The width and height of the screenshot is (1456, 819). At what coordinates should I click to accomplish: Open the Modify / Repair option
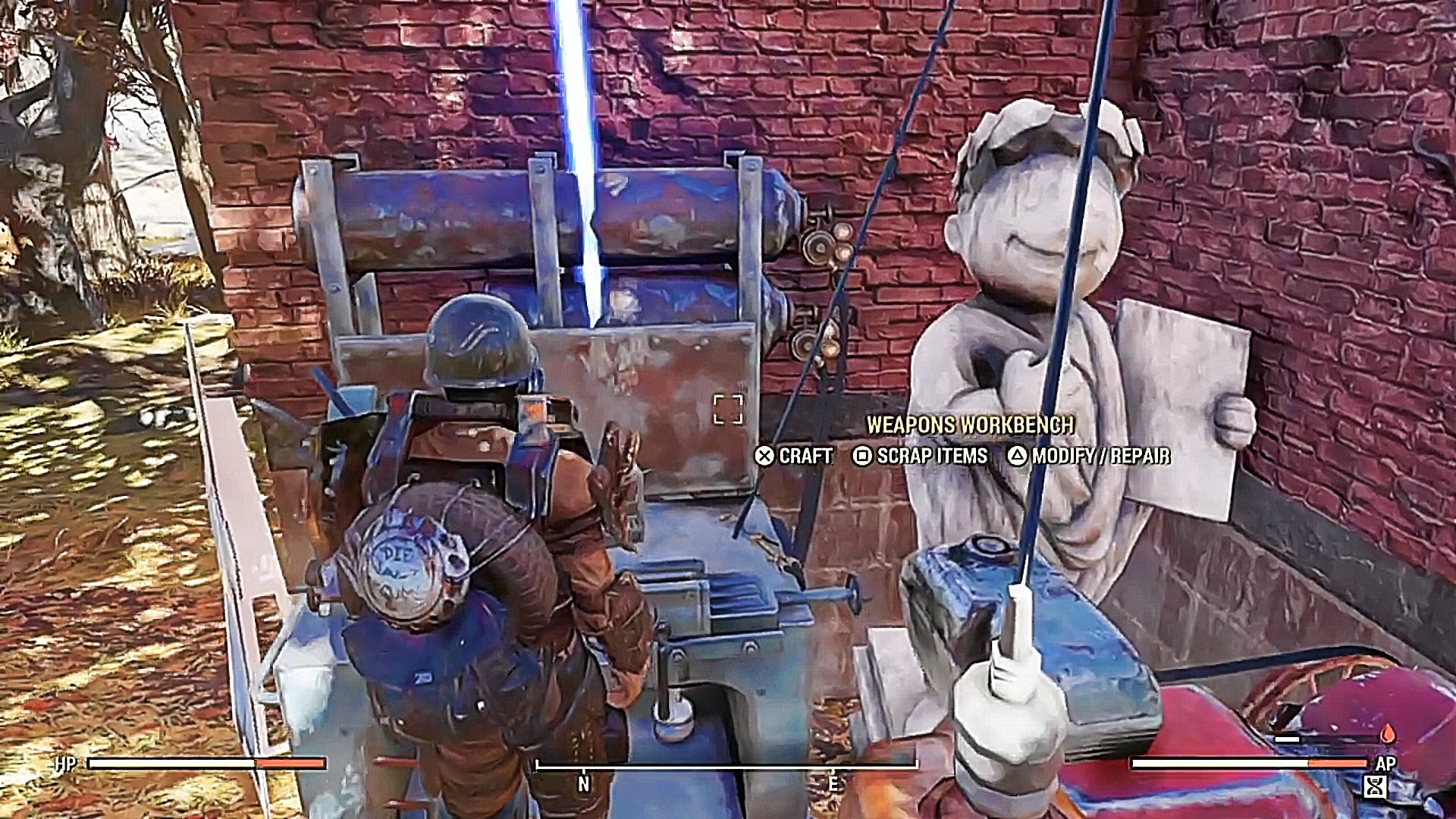coord(1089,456)
